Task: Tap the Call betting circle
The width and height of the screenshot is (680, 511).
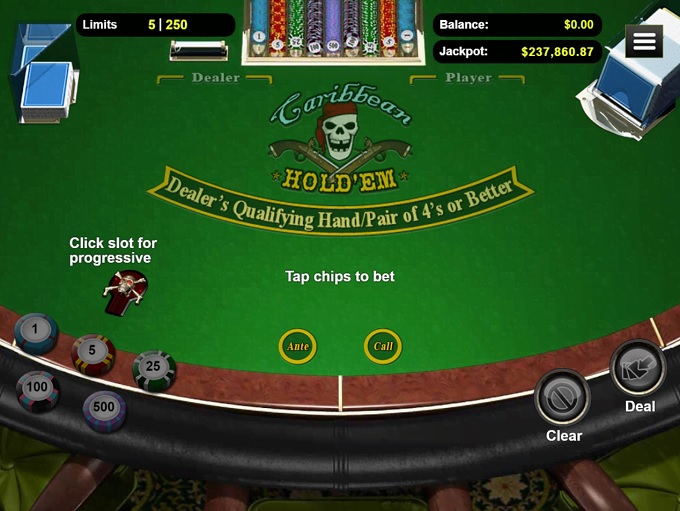Action: pyautogui.click(x=383, y=346)
